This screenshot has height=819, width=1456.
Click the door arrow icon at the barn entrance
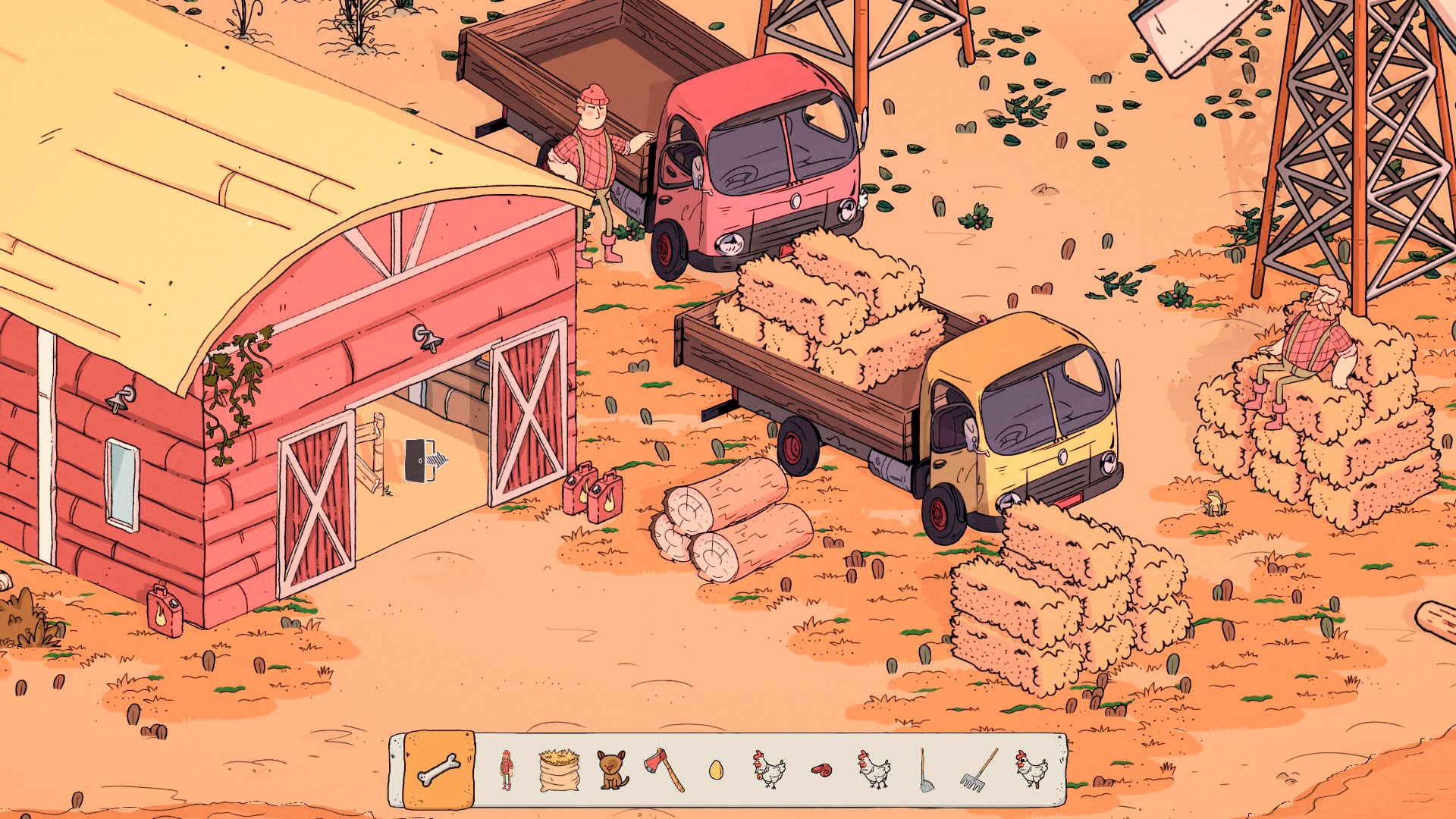click(x=425, y=460)
